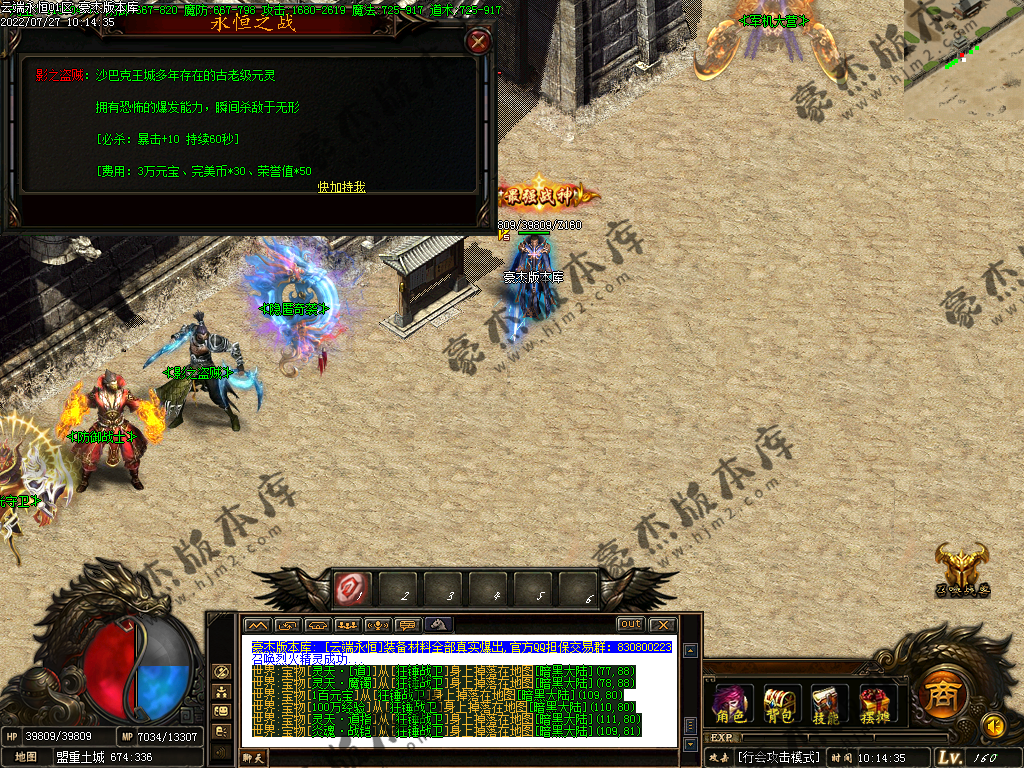The image size is (1024, 768).
Task: Click the horse mount icon above chat
Action: [438, 625]
